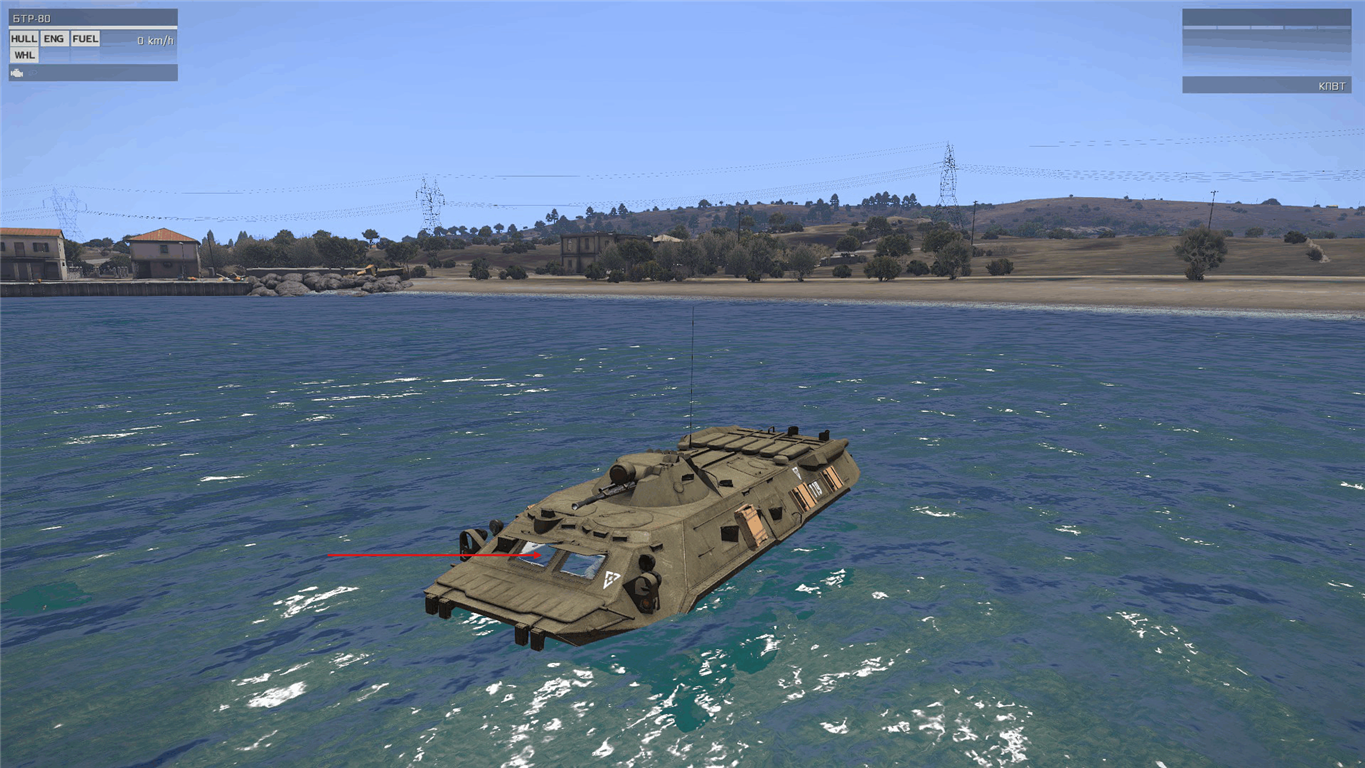Click the HULL damage indicator
The width and height of the screenshot is (1365, 768).
pos(24,39)
